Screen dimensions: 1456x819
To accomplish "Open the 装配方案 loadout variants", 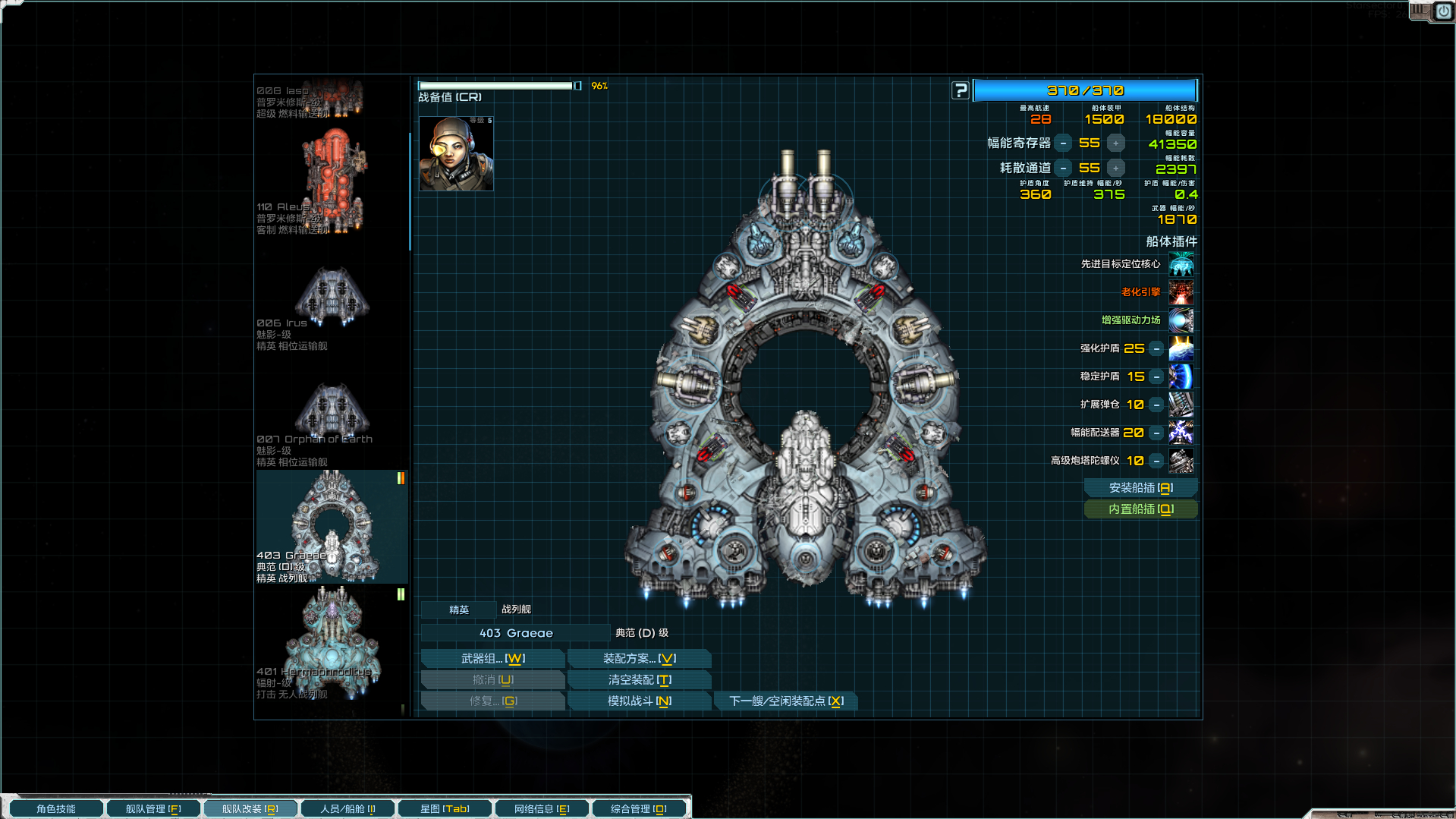I will click(639, 659).
